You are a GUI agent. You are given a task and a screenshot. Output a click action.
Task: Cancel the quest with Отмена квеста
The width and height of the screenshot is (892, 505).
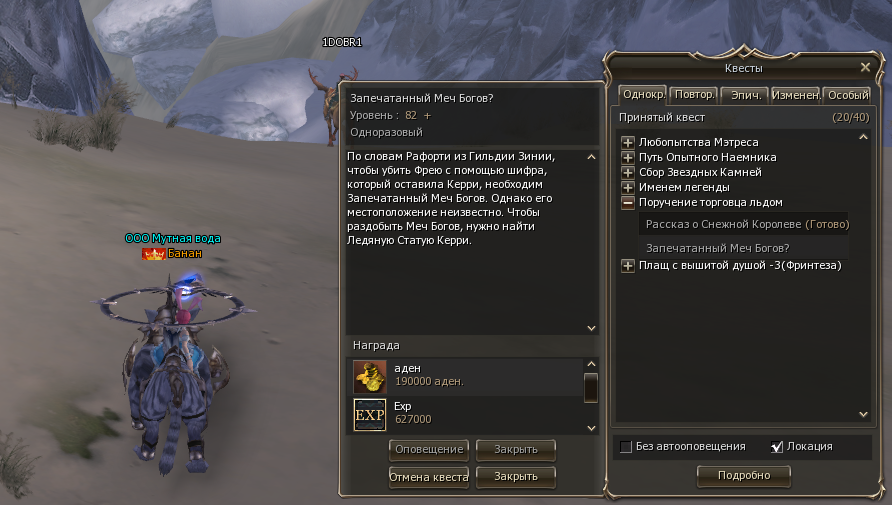click(429, 477)
